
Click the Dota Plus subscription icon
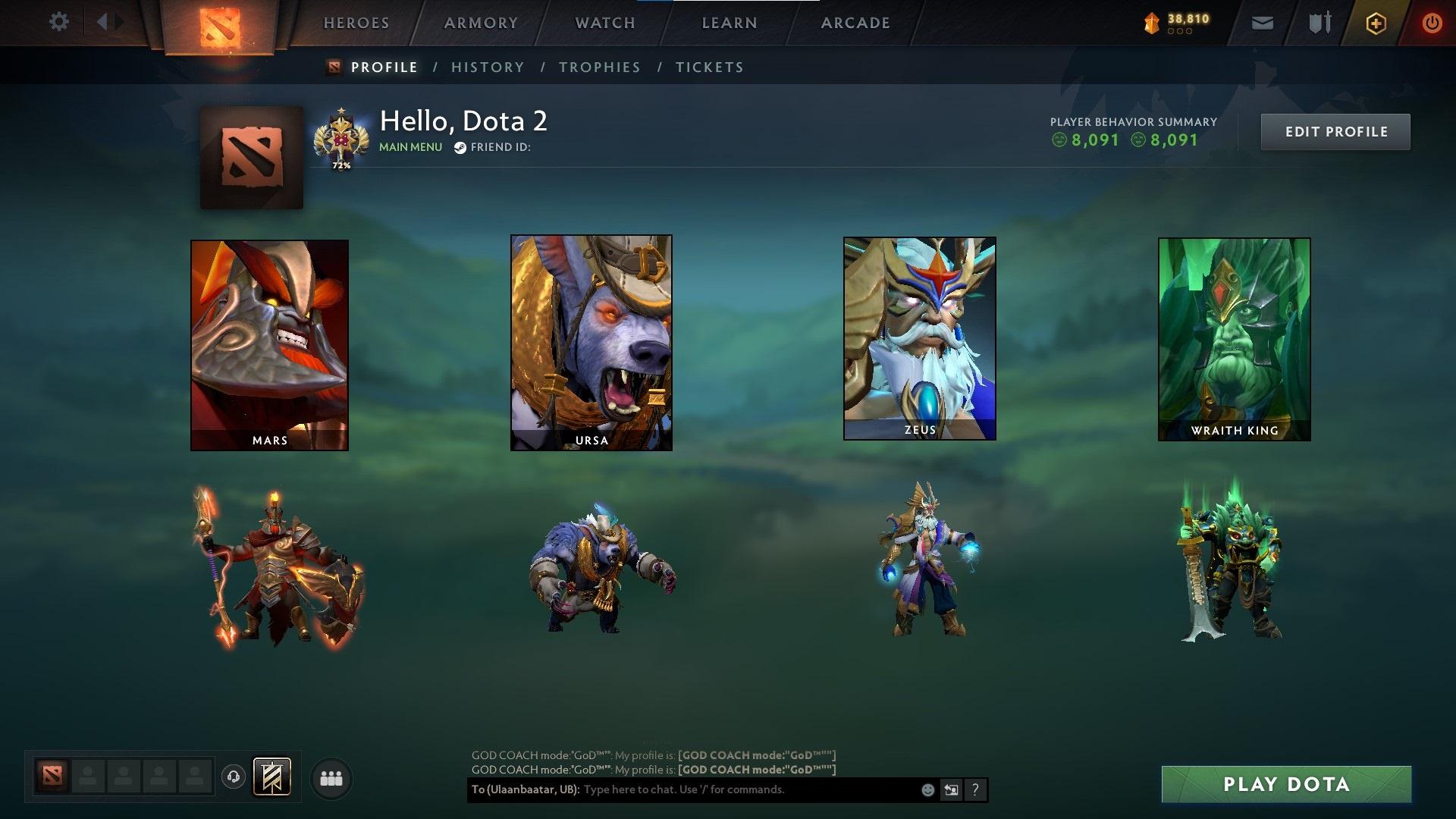[x=1378, y=23]
